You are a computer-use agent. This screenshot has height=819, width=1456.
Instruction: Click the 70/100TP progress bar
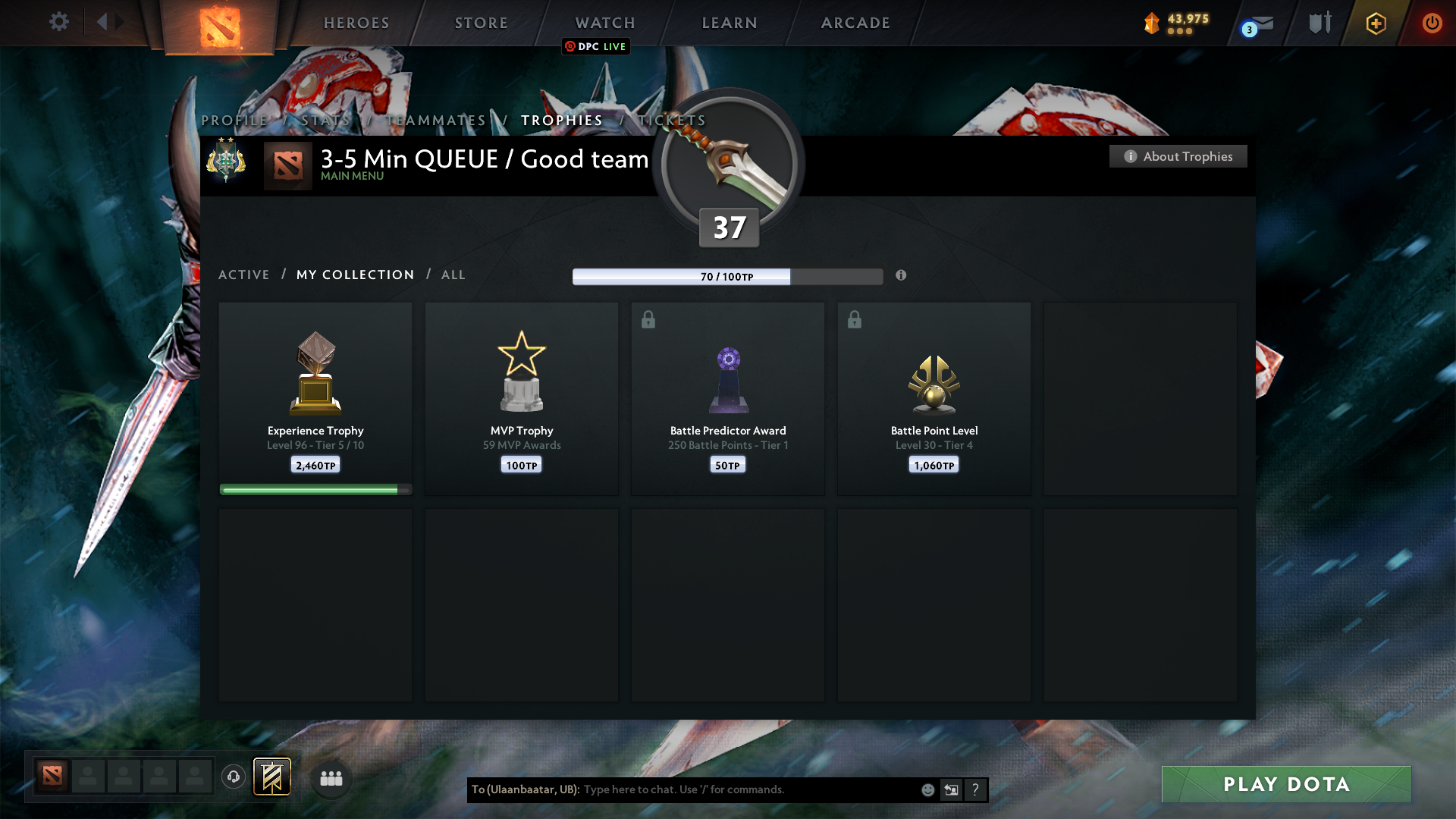[x=728, y=277]
